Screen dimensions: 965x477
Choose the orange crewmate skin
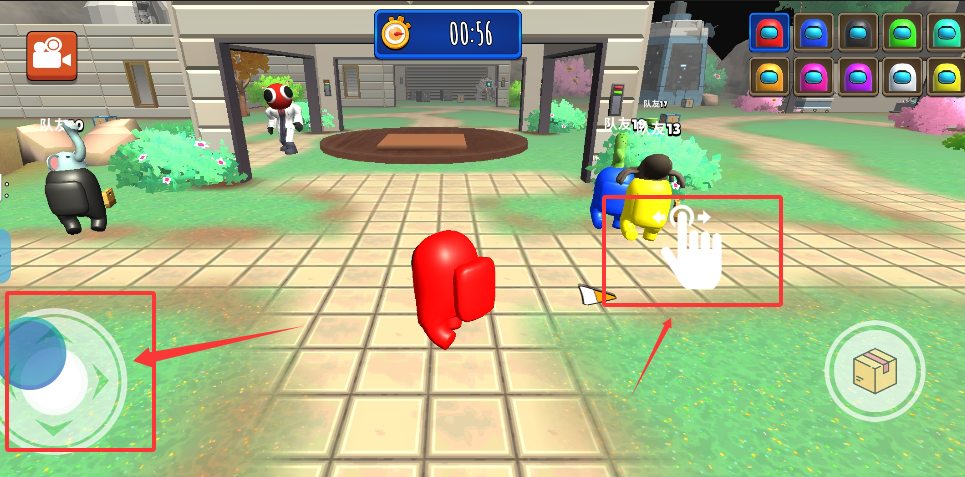click(x=769, y=77)
